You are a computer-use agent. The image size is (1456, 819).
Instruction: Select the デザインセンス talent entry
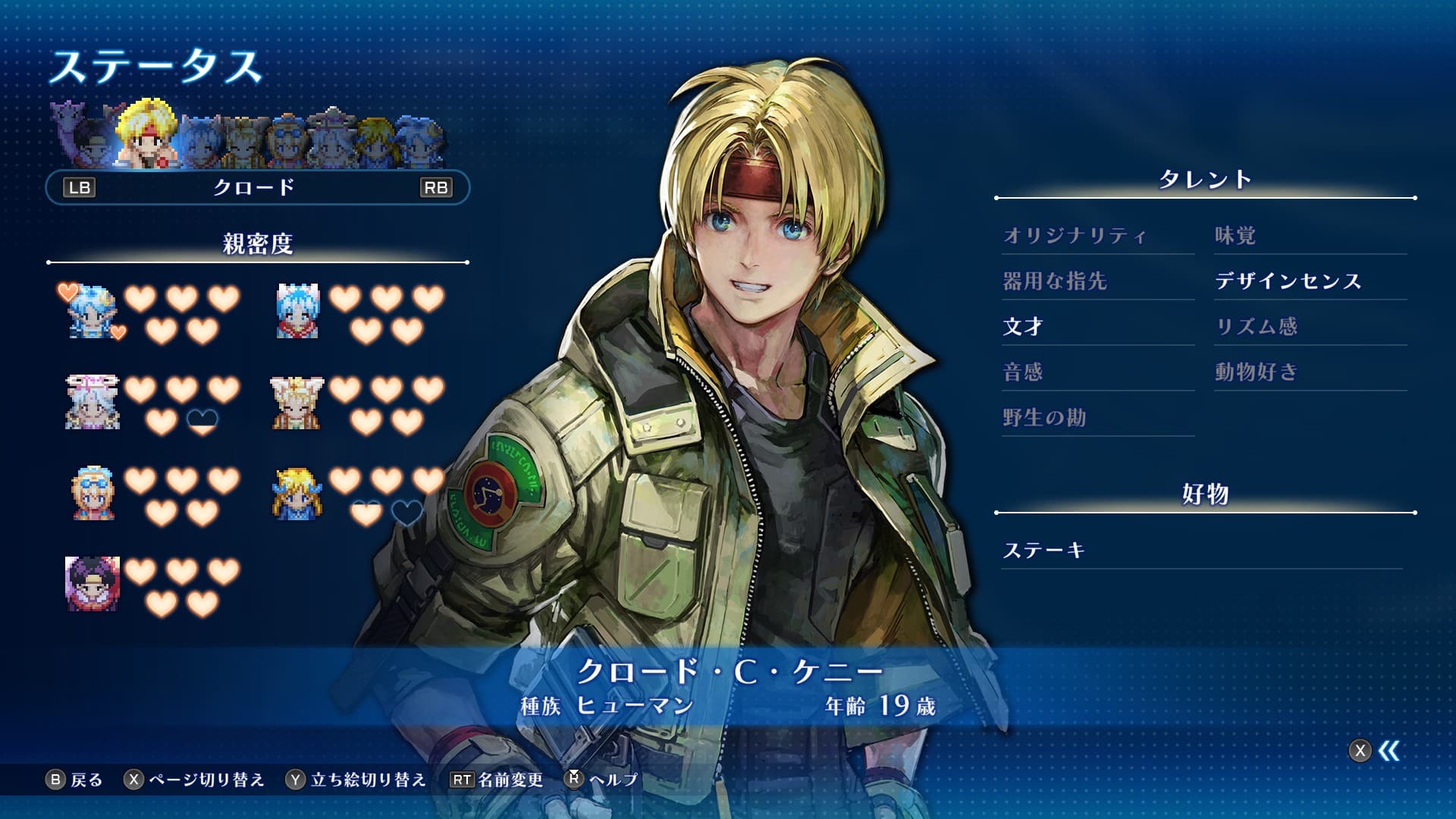click(x=1288, y=281)
